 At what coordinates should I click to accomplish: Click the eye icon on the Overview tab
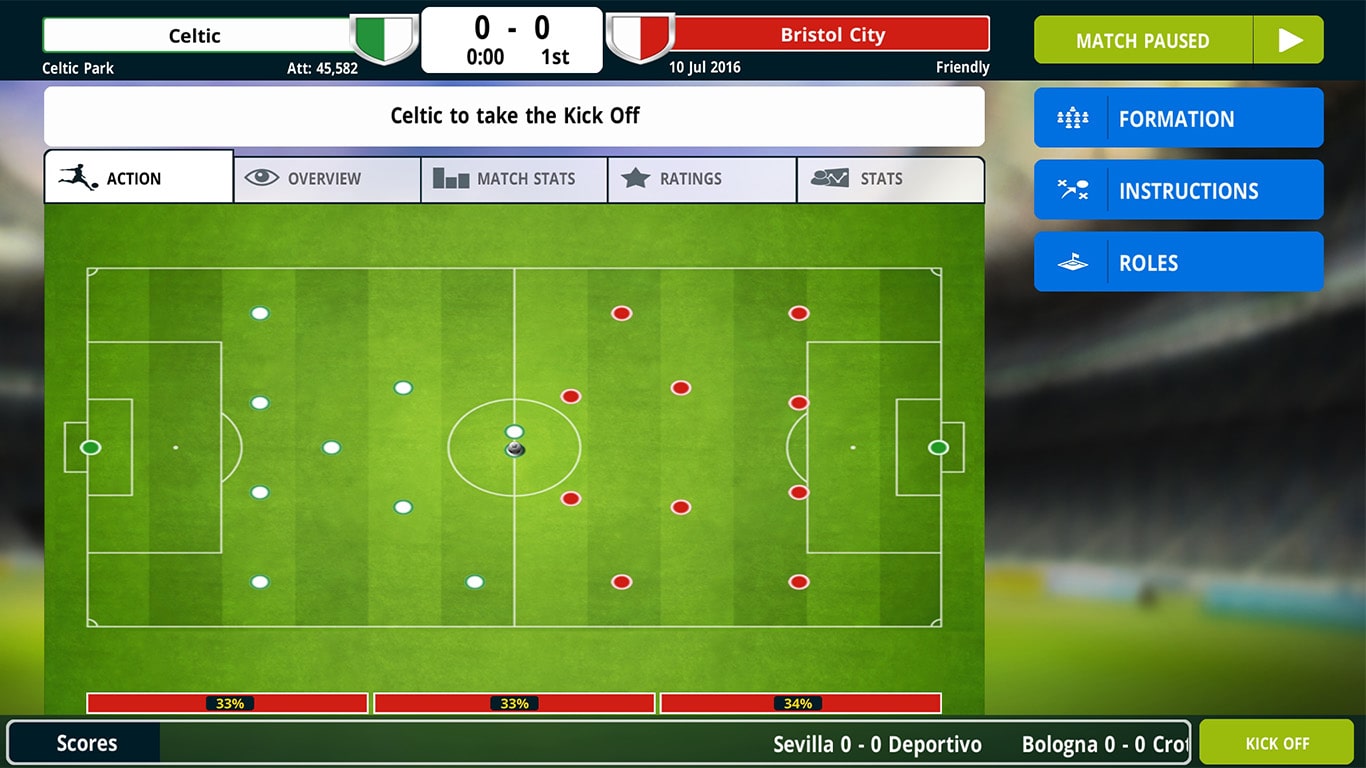(261, 177)
